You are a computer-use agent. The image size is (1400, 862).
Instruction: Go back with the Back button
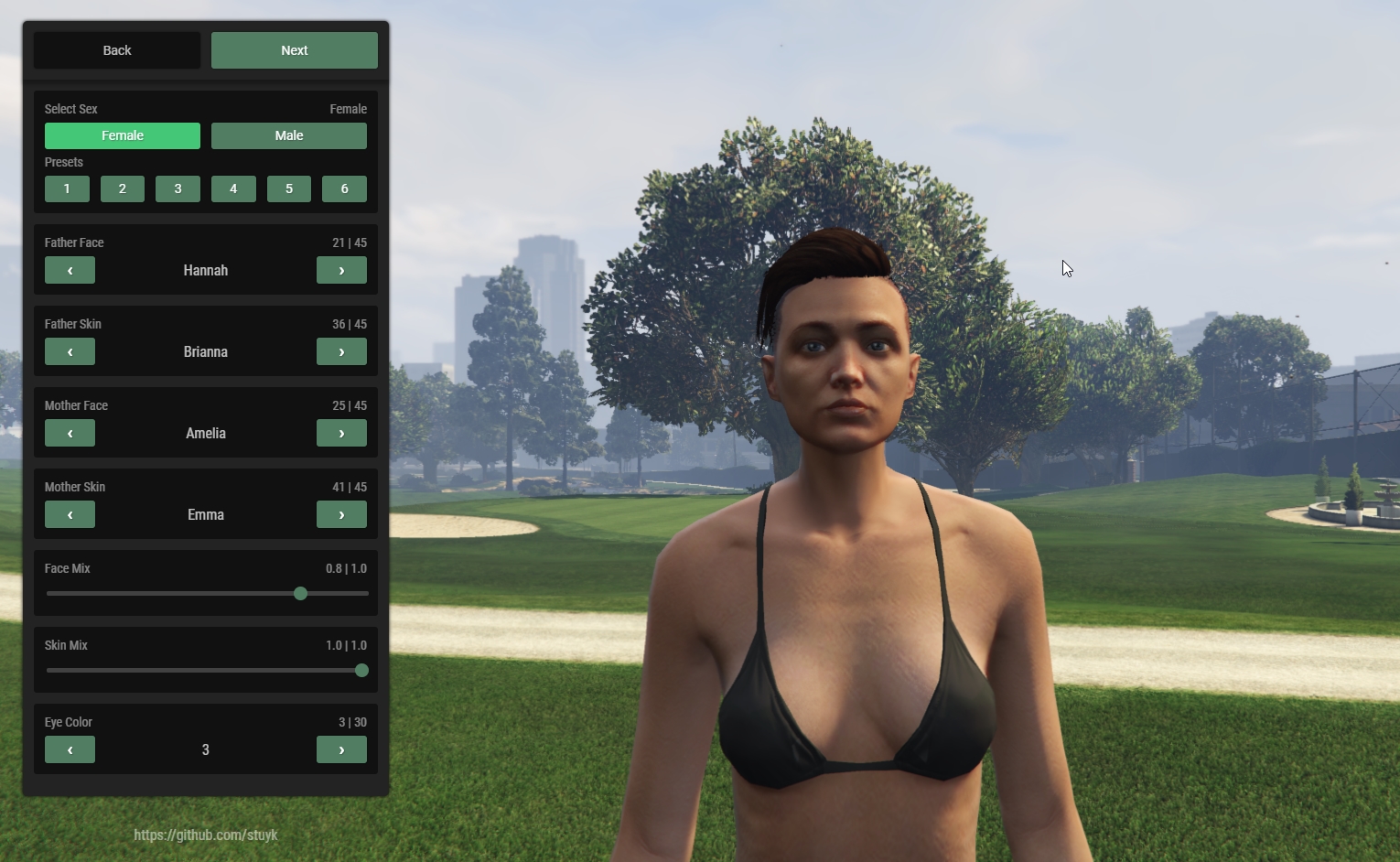point(117,50)
